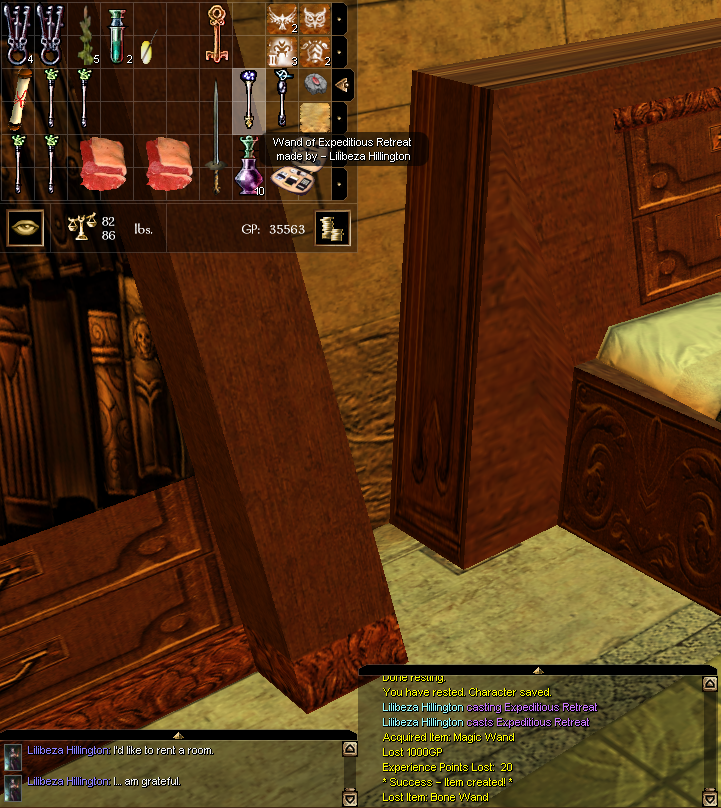Pick the green herb sprig stack

pyautogui.click(x=85, y=32)
